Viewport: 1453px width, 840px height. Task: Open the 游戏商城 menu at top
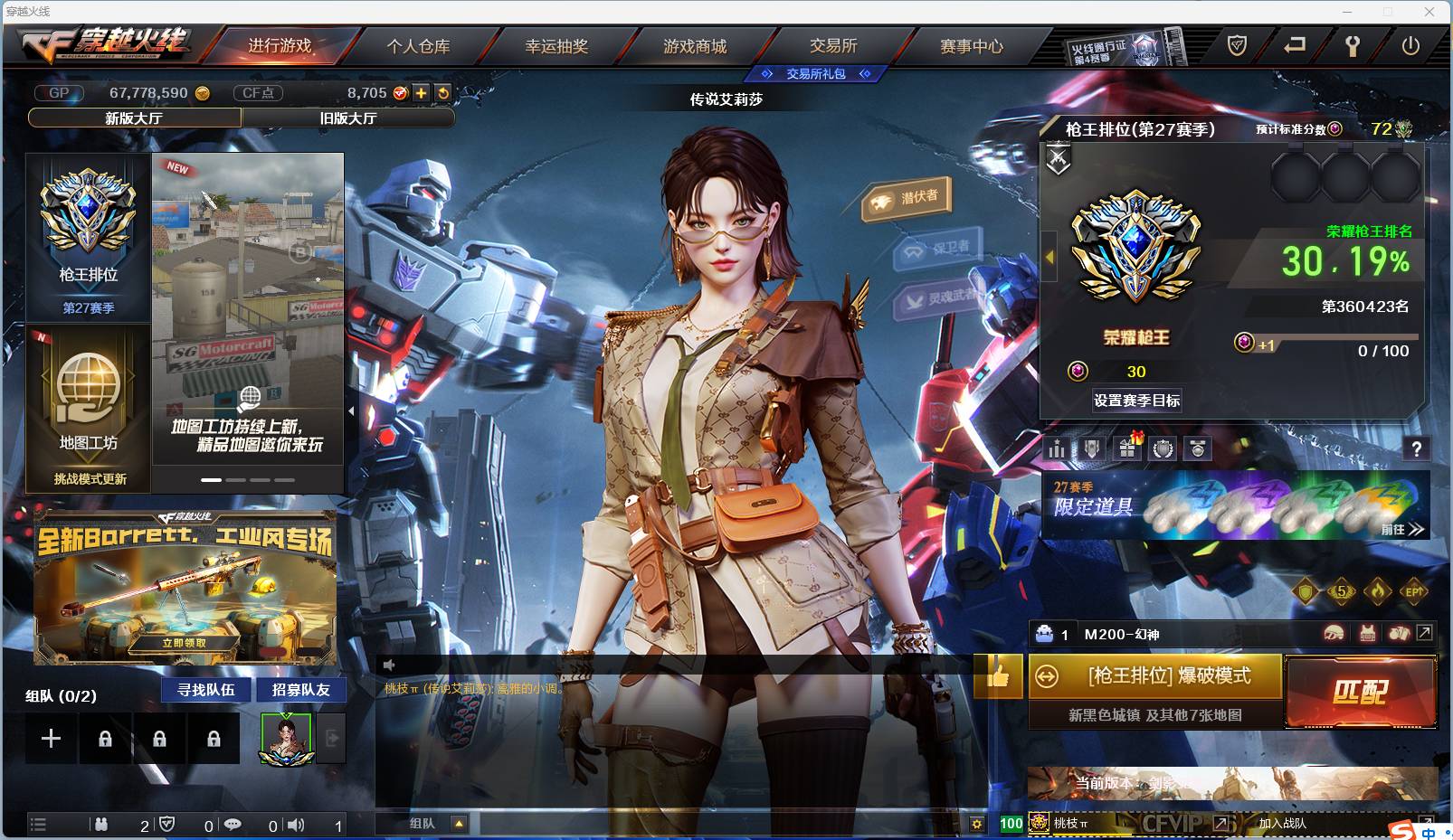[694, 47]
